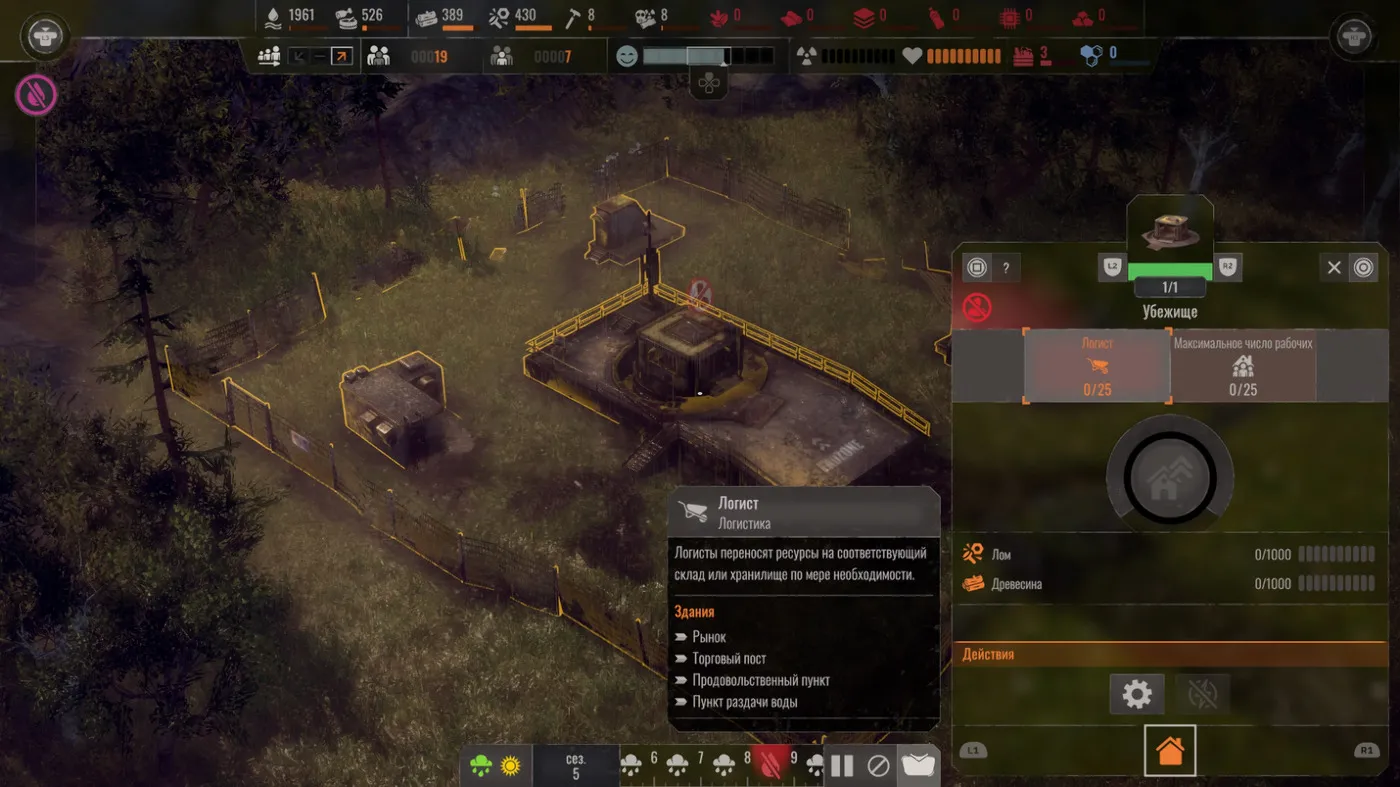This screenshot has width=1400, height=787.
Task: Switch to the orange house tab
Action: pos(1170,750)
